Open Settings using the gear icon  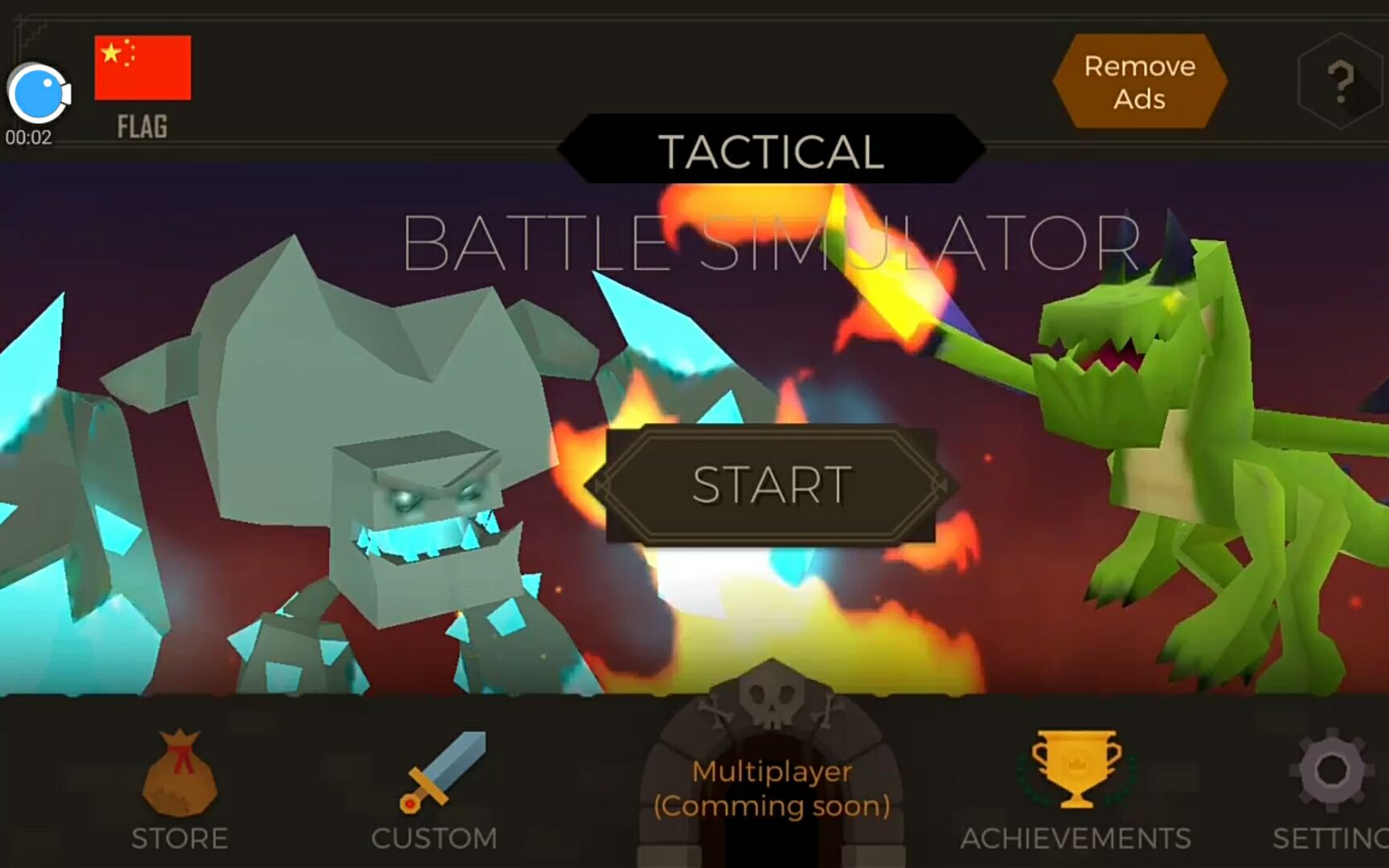(x=1330, y=772)
